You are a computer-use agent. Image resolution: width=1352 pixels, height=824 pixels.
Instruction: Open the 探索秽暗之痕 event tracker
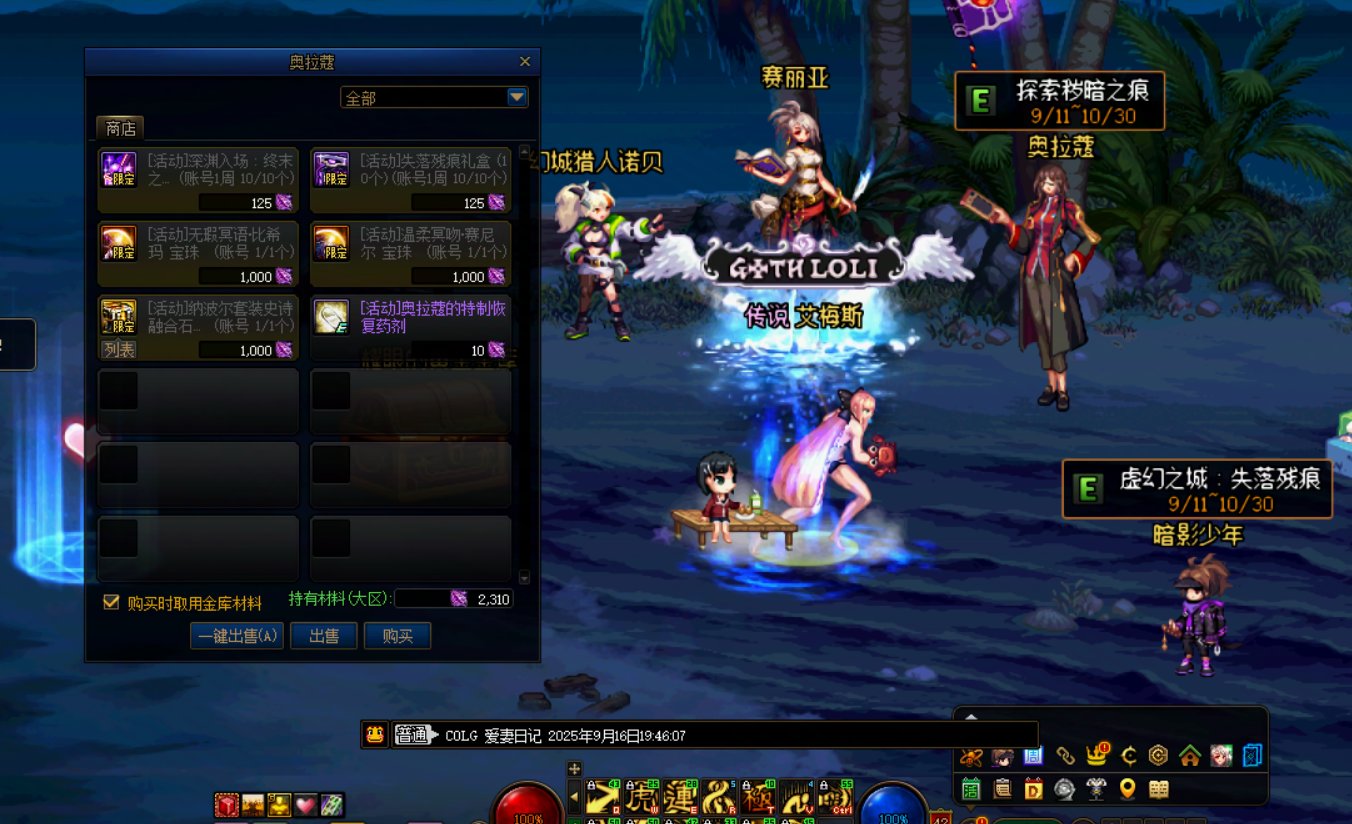pos(1060,100)
